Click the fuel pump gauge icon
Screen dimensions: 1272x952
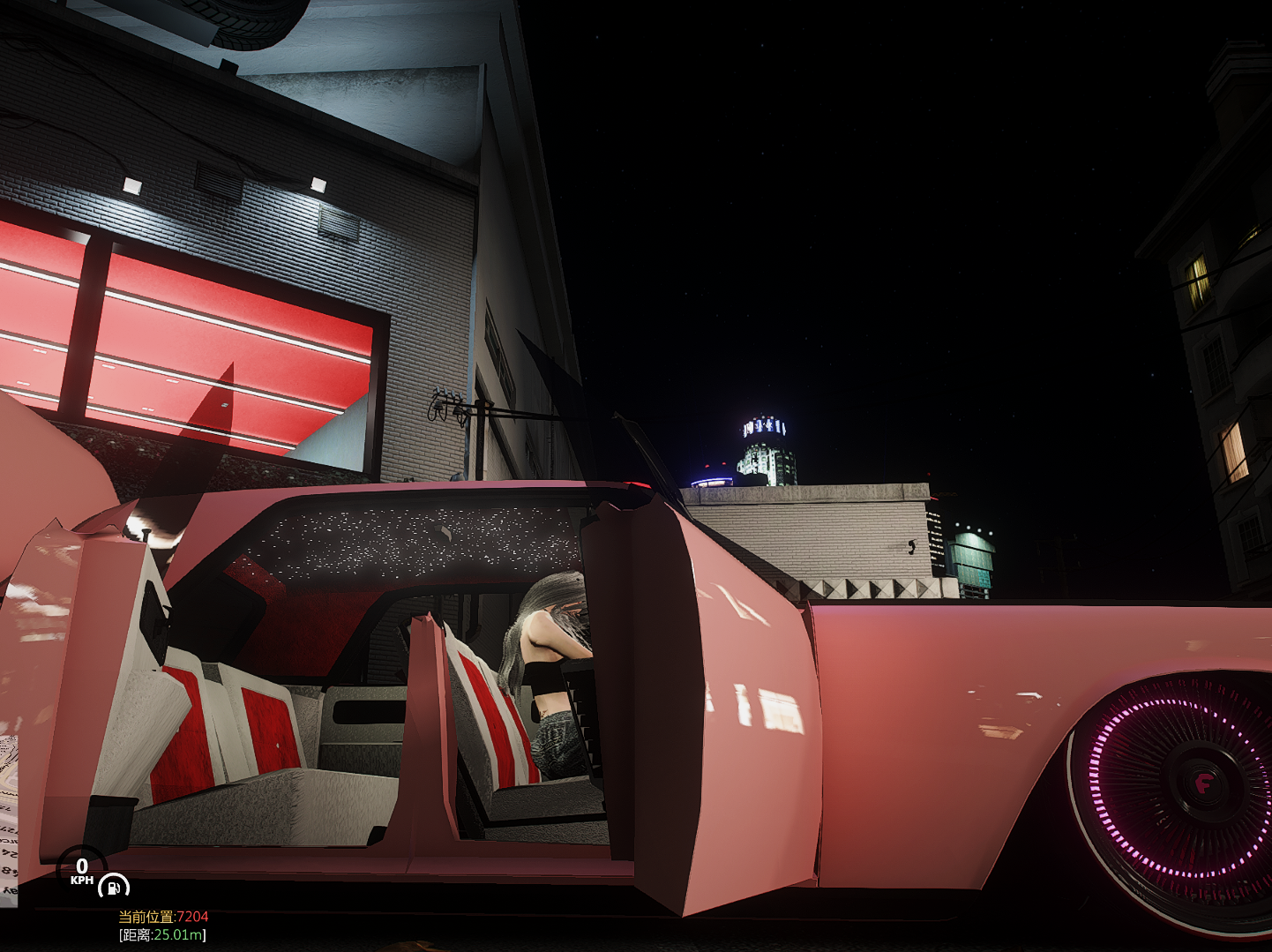pos(113,886)
